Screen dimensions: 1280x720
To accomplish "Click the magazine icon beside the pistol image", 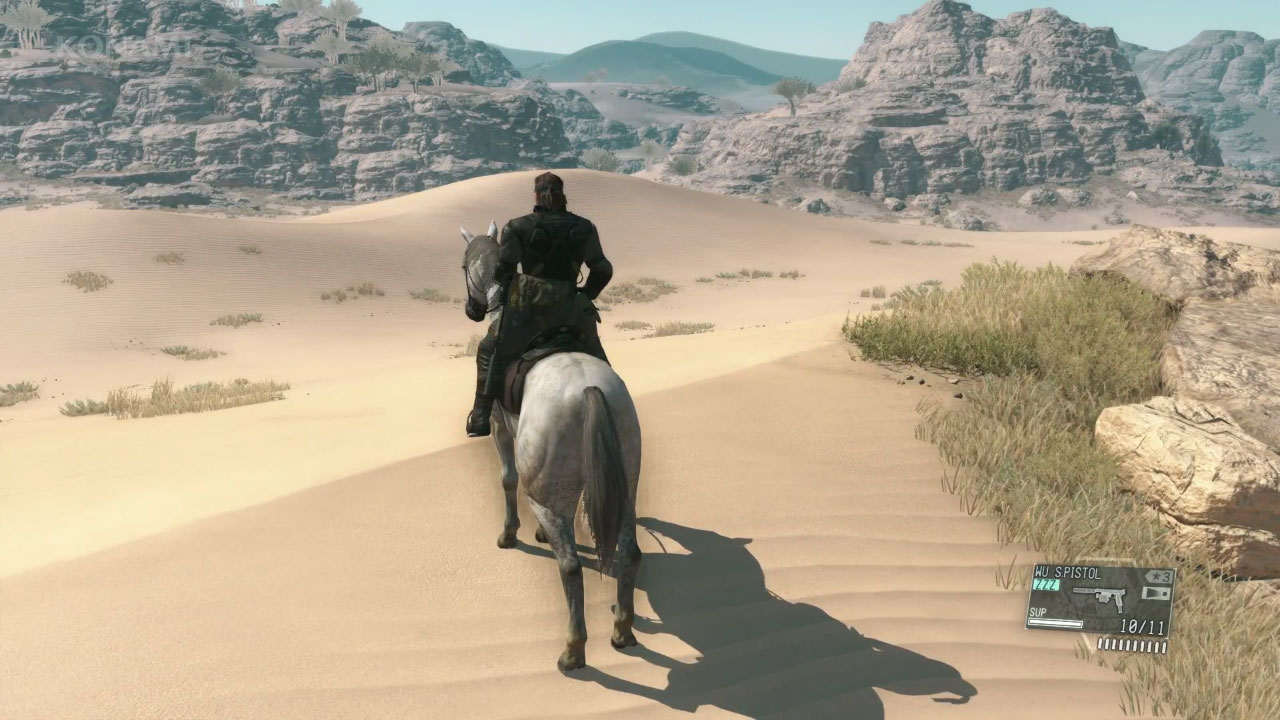I will (x=1155, y=593).
